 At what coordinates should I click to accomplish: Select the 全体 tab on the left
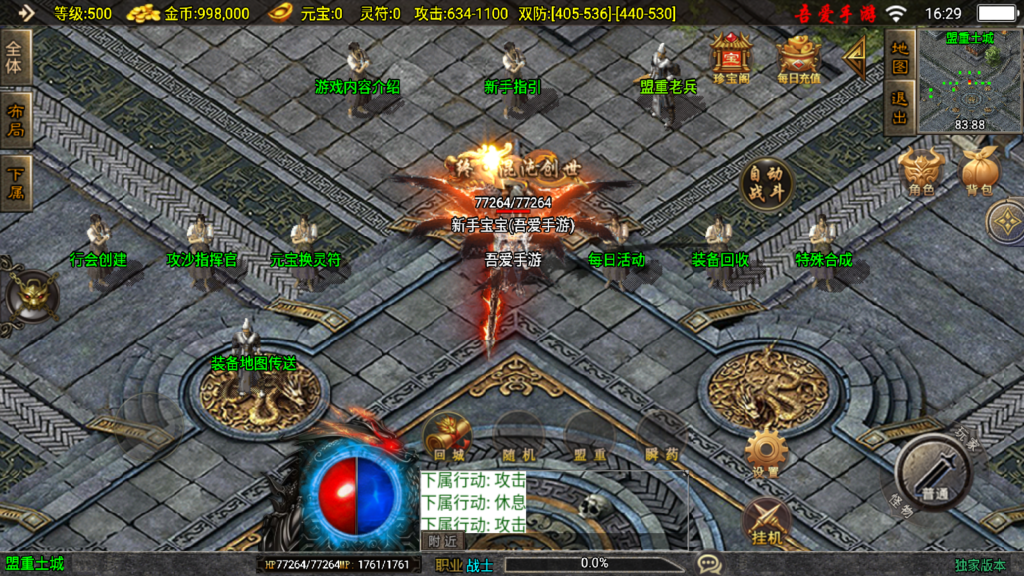click(16, 58)
